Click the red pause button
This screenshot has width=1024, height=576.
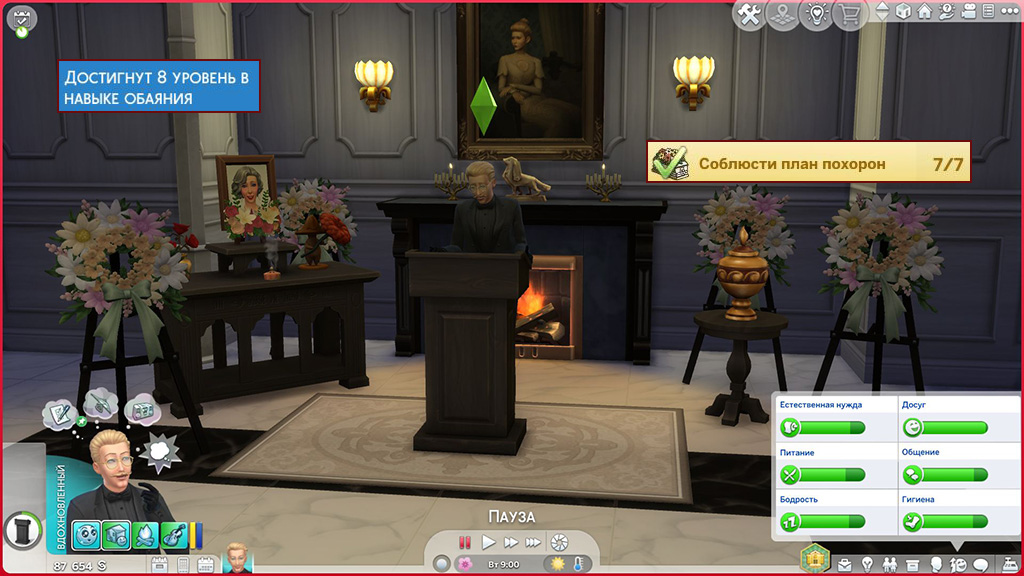pyautogui.click(x=464, y=542)
